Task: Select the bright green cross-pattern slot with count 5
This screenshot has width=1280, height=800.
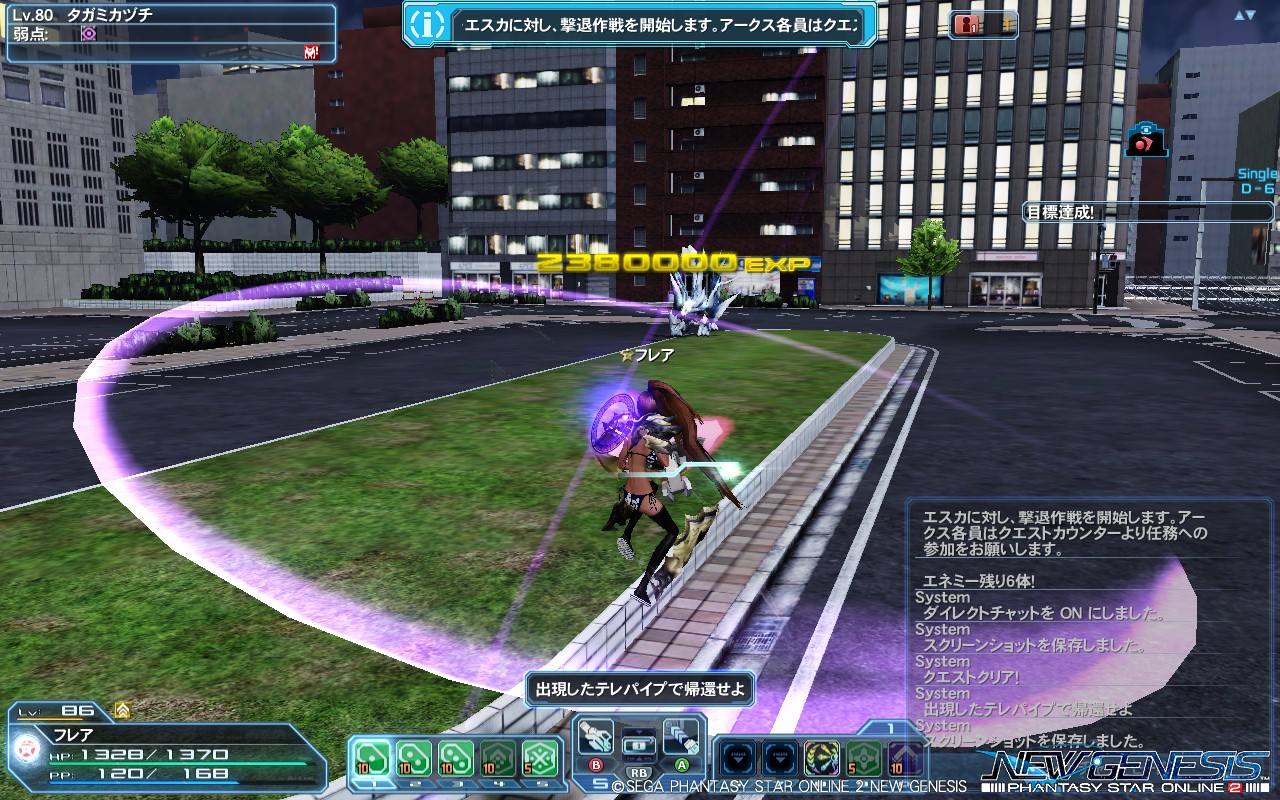Action: tap(540, 757)
